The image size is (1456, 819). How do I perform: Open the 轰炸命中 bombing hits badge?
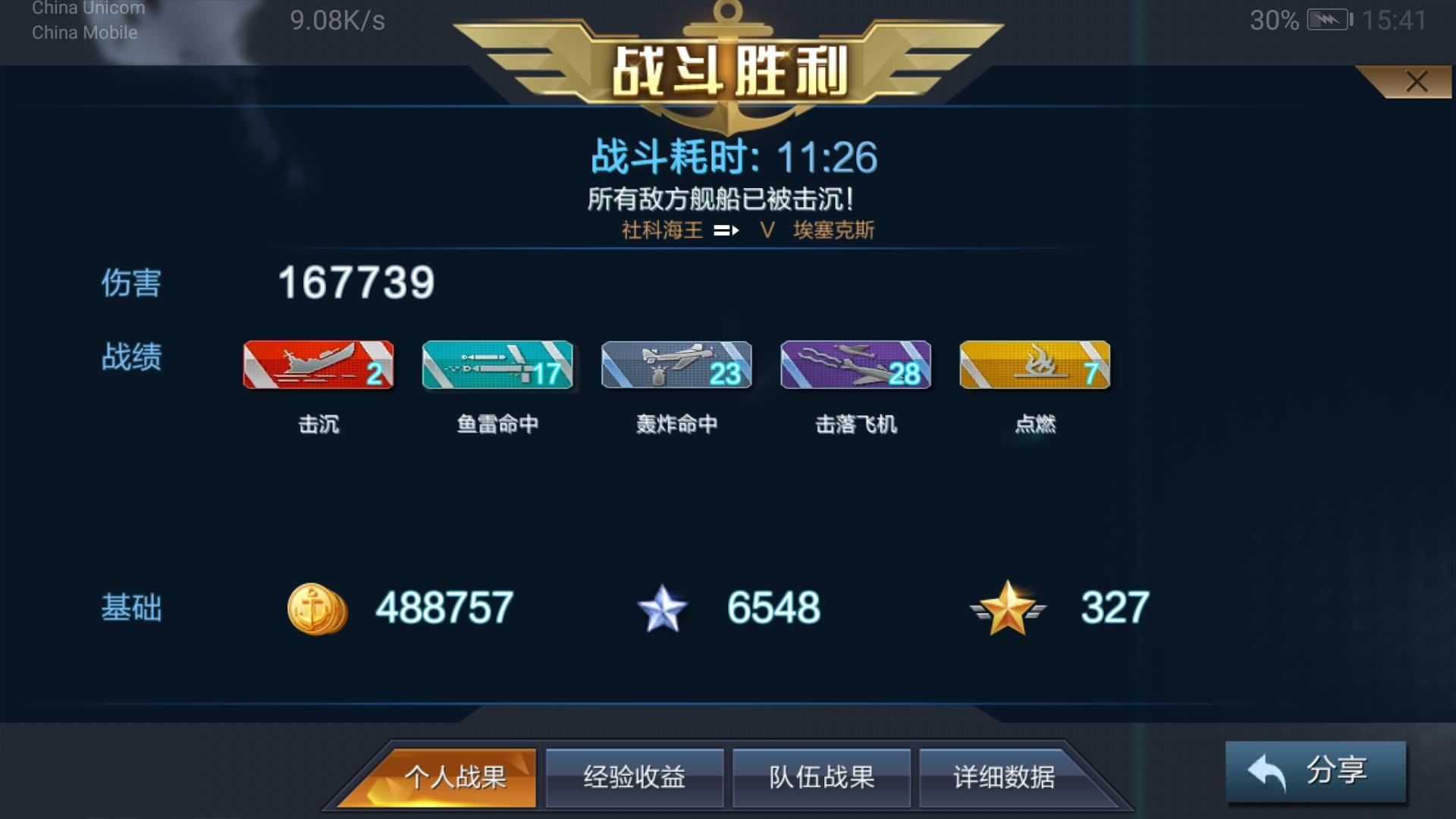[676, 366]
